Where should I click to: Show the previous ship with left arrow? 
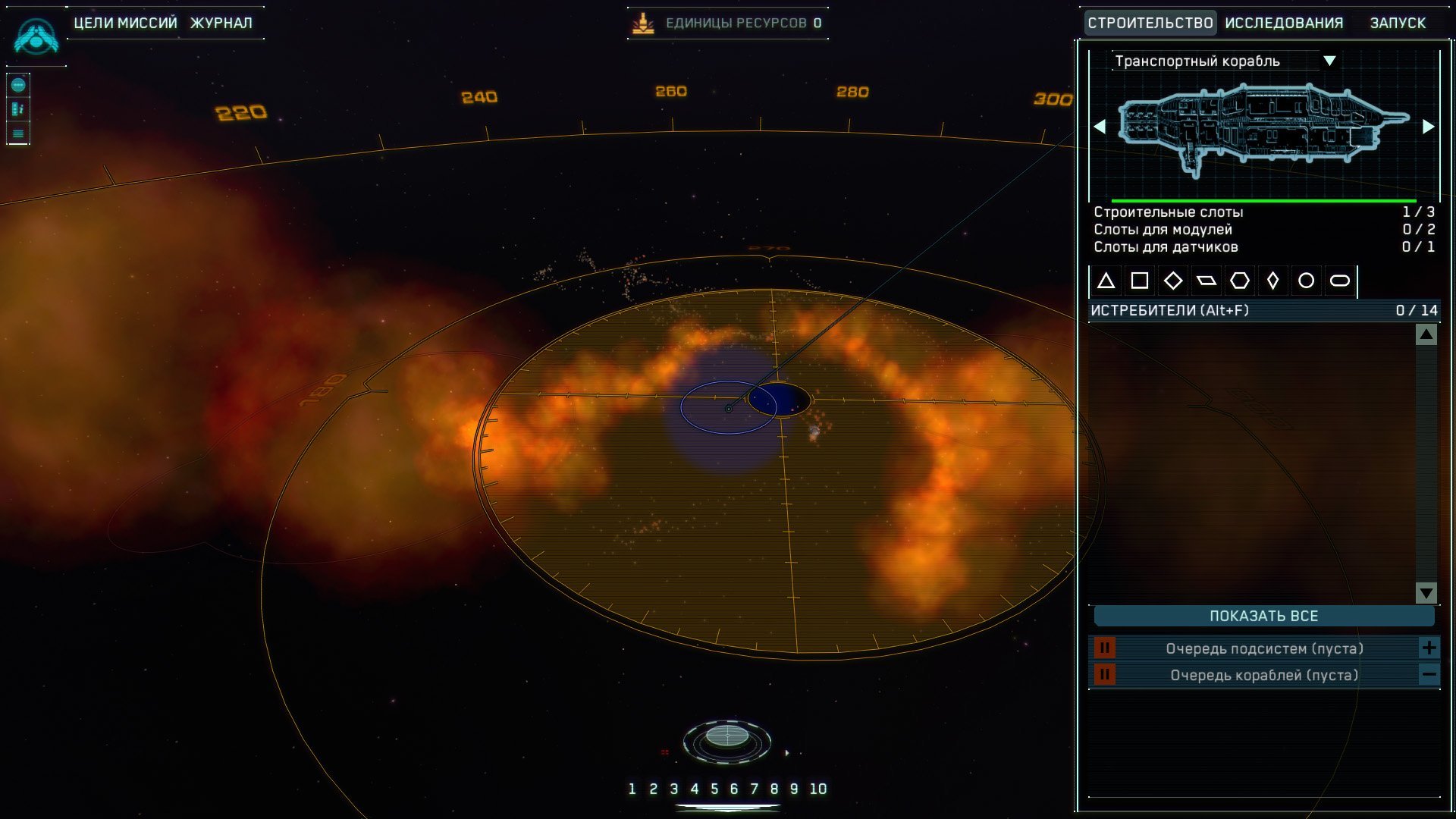pos(1100,127)
